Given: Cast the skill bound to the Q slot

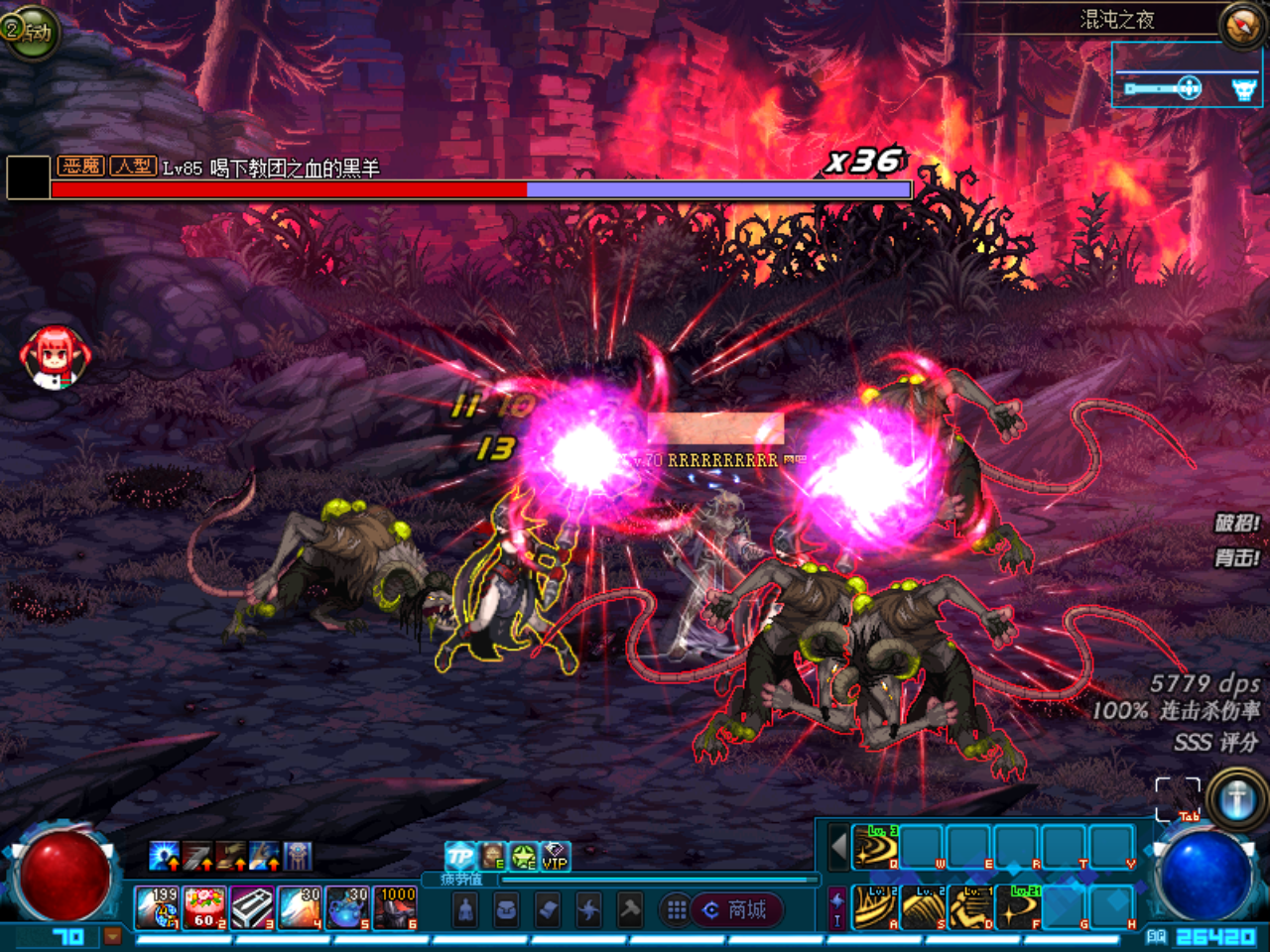Looking at the screenshot, I should point(875,848).
